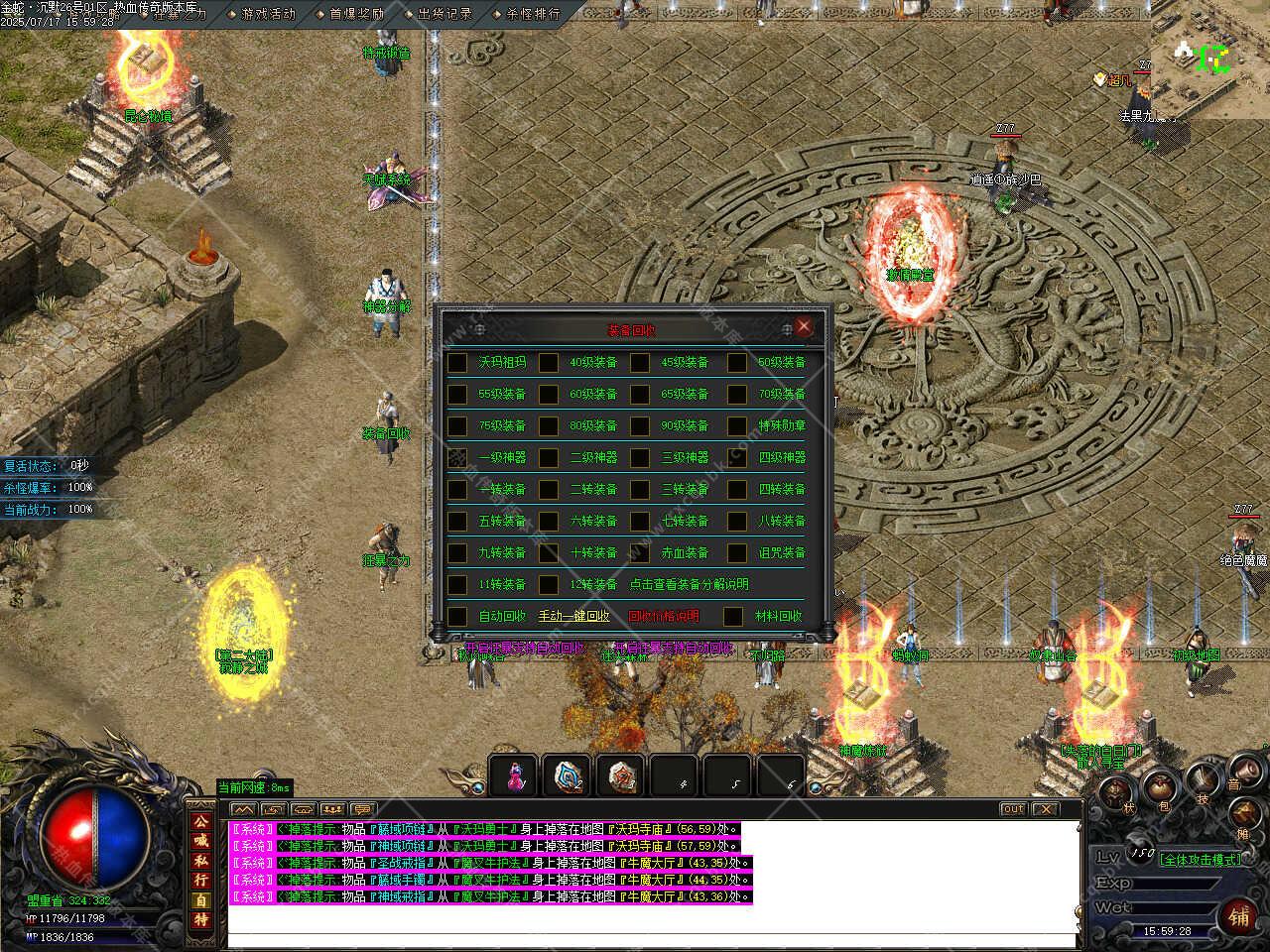Enable the 自动回收 auto-recycle option

click(x=457, y=617)
